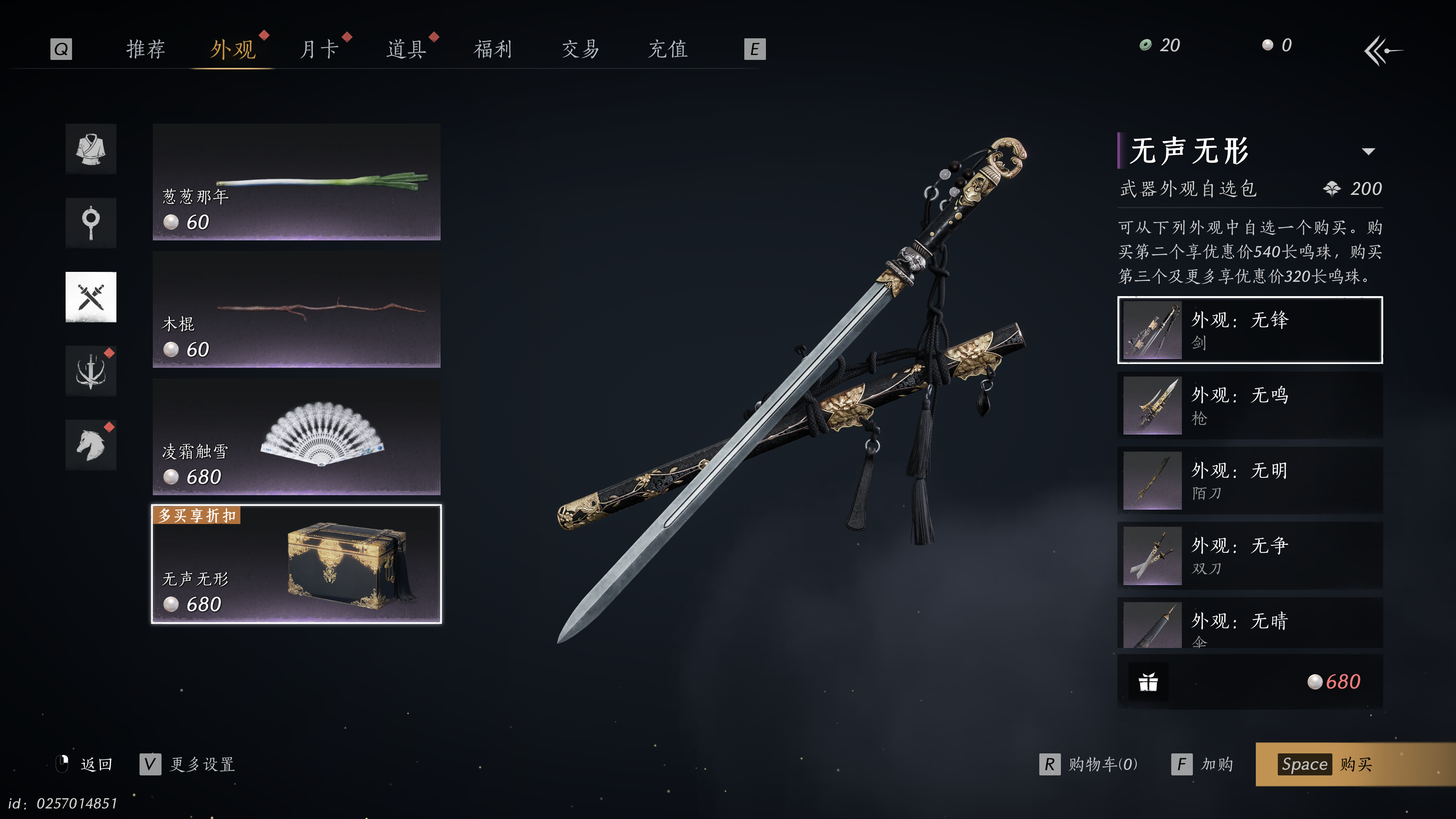Select the 葱葱那年 green onion item

click(x=296, y=182)
